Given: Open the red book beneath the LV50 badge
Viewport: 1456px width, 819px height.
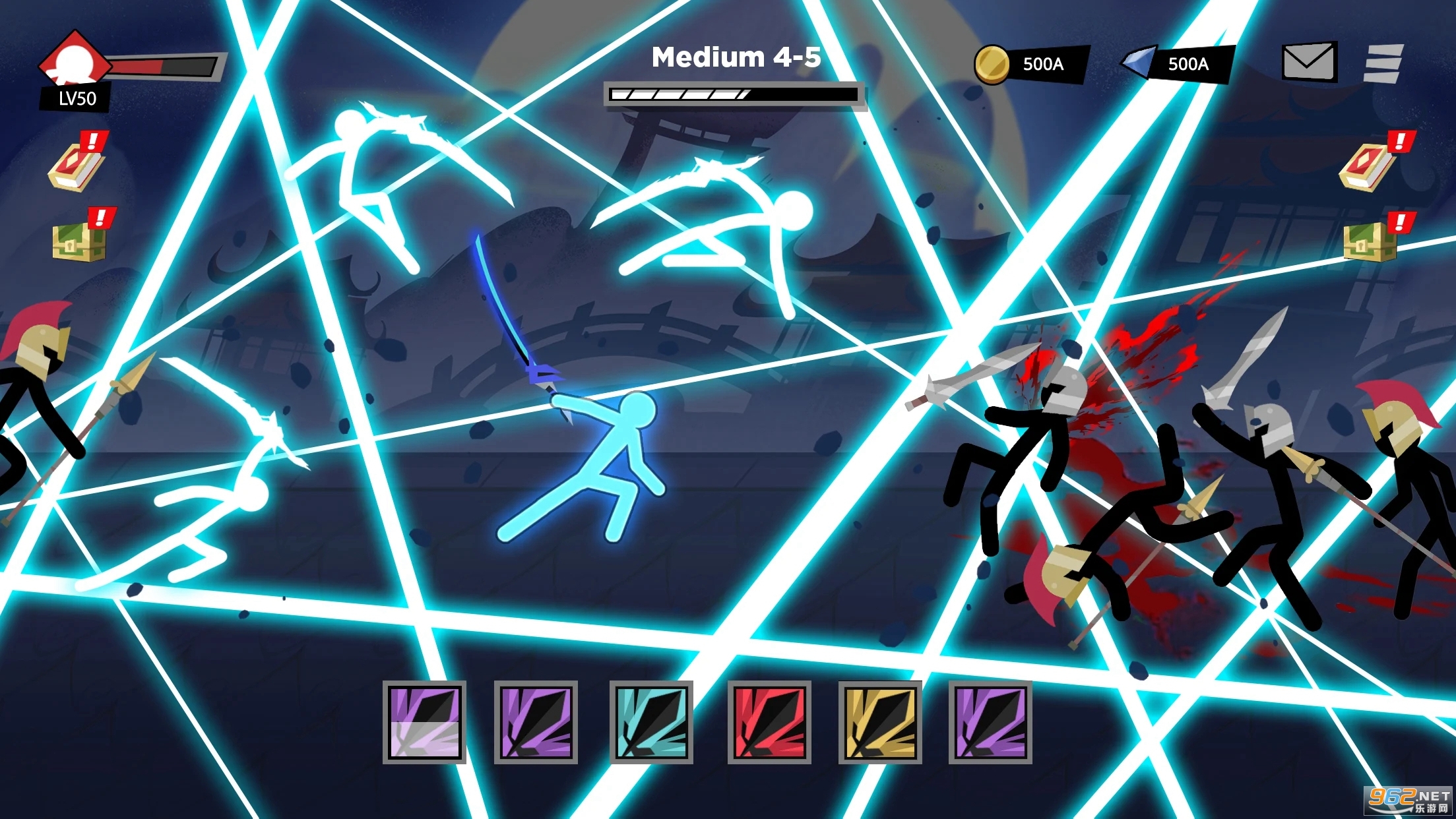Looking at the screenshot, I should point(77,165).
